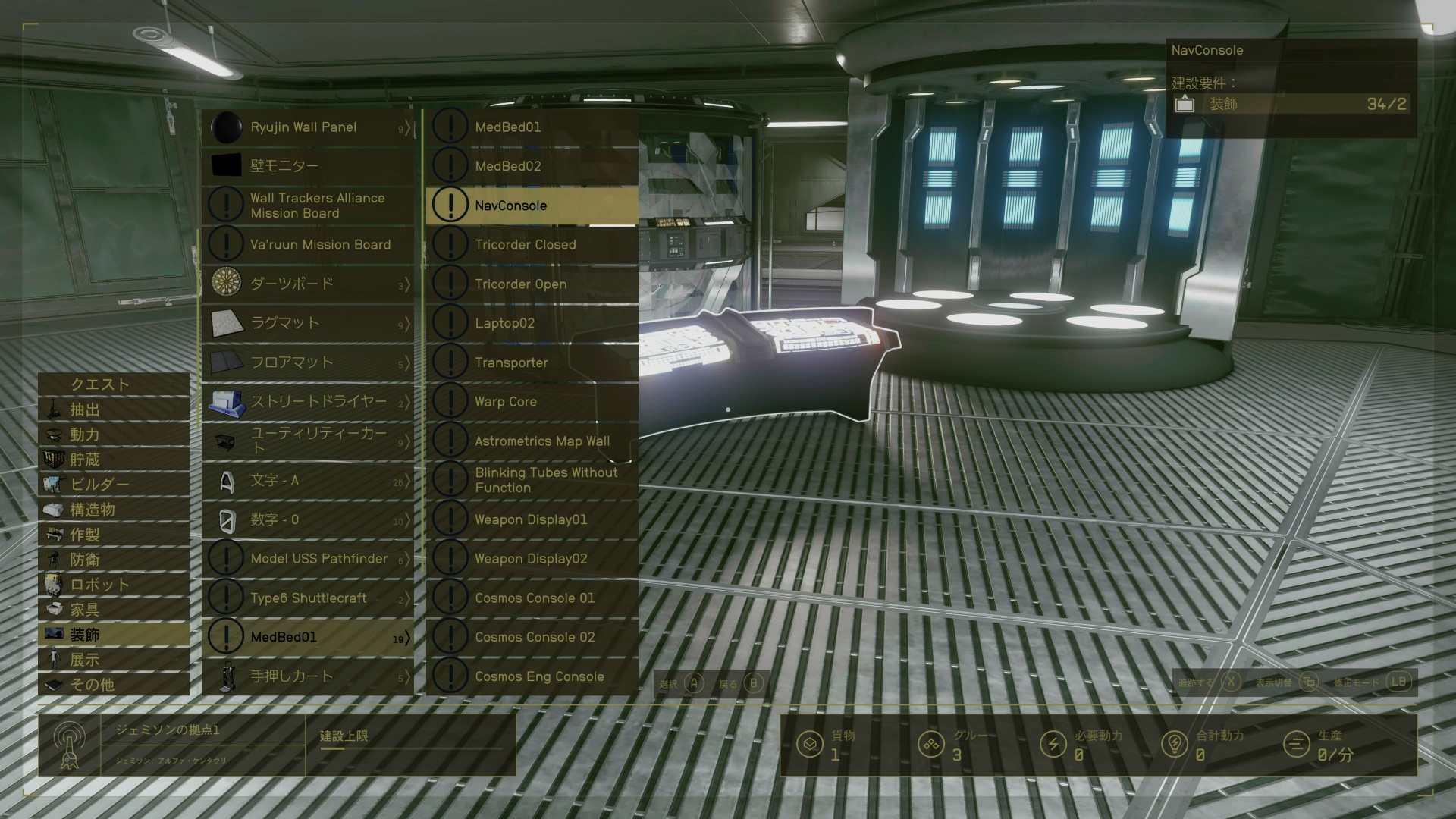
Task: Open the クエスト build category
Action: pyautogui.click(x=114, y=384)
